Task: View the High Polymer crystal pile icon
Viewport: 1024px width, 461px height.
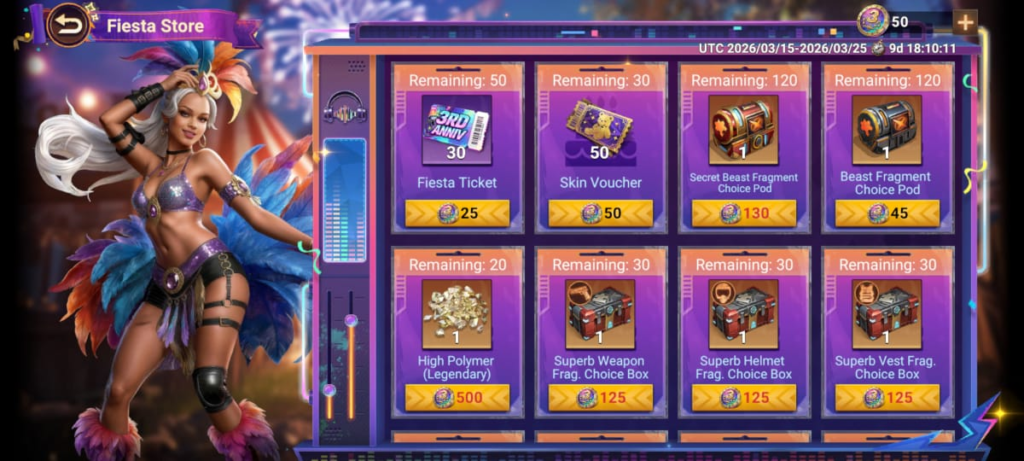Action: (x=457, y=313)
